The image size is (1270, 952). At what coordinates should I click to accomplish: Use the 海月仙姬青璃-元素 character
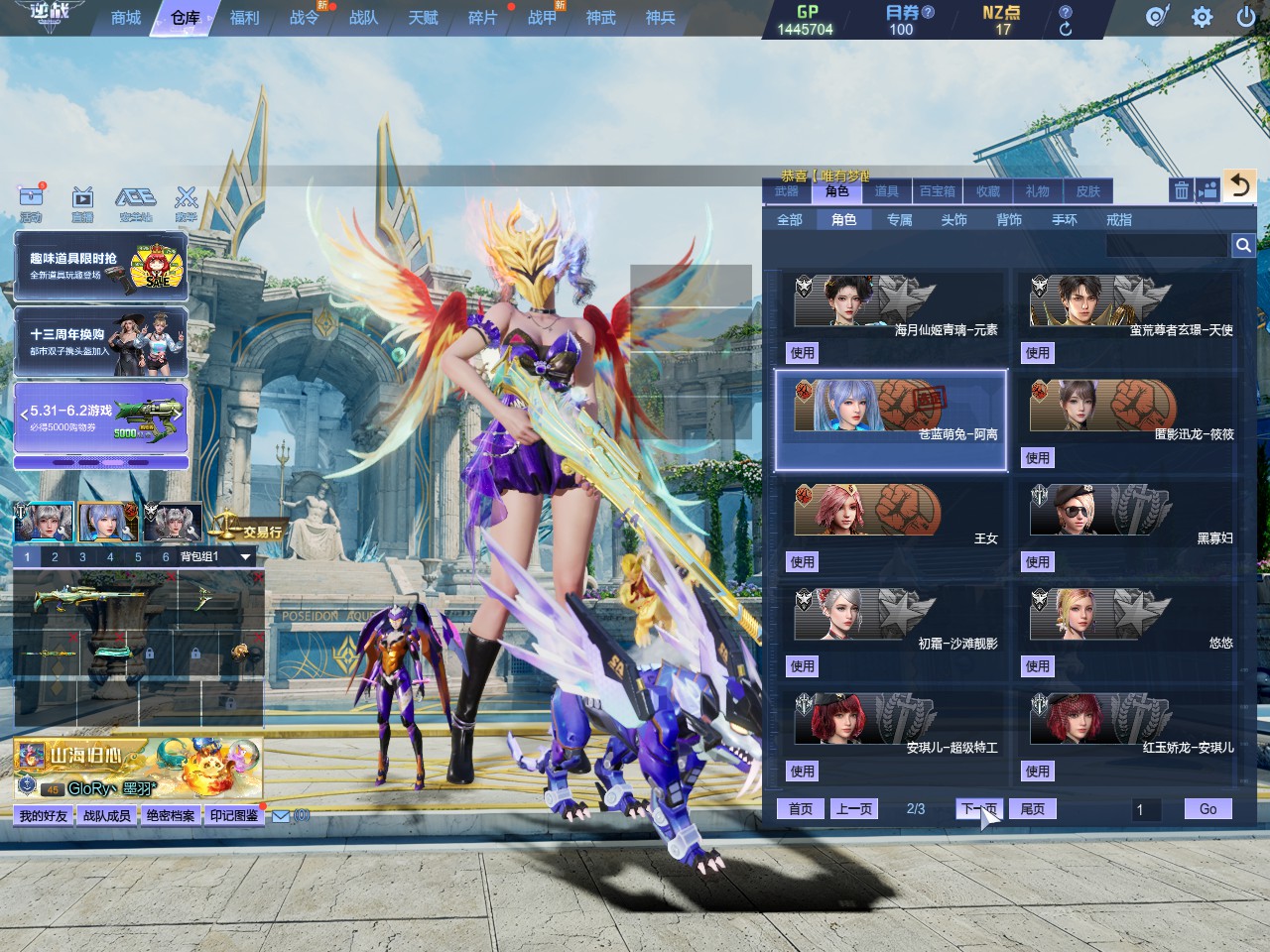pyautogui.click(x=803, y=353)
